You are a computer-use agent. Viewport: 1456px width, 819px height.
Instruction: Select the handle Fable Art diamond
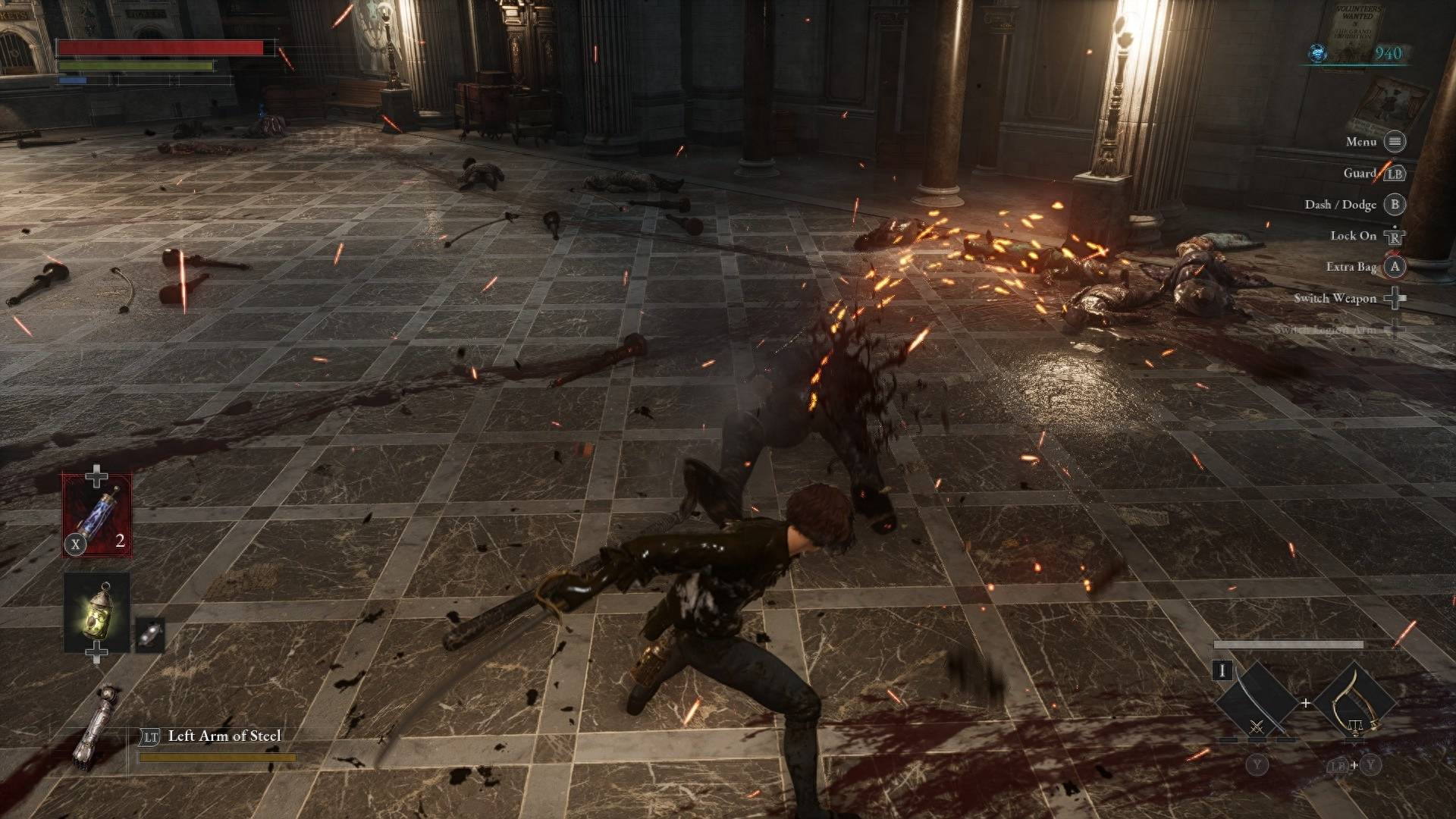coord(1354,702)
